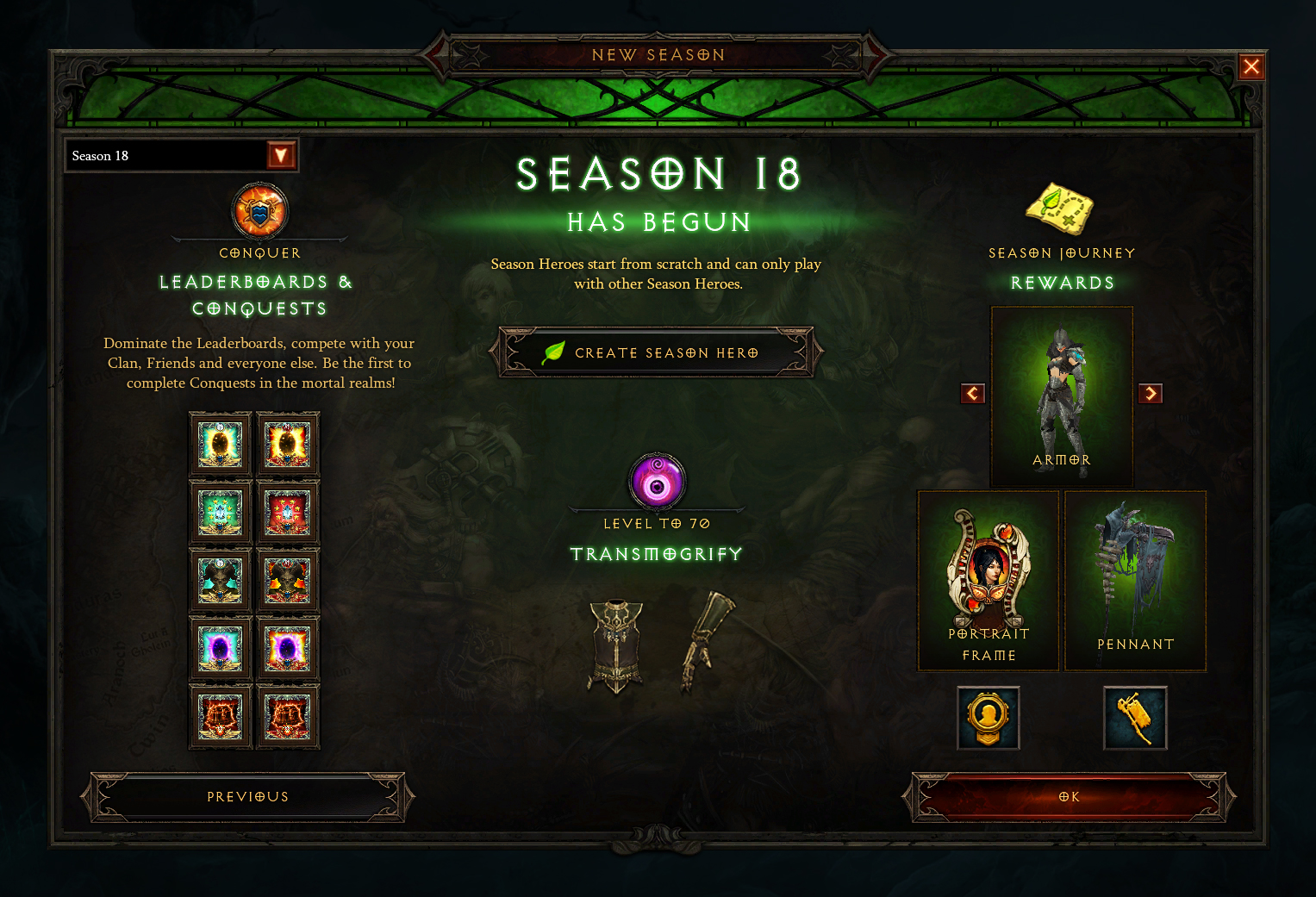
Task: Select the purple portal conquest thumbnail
Action: coord(221,646)
